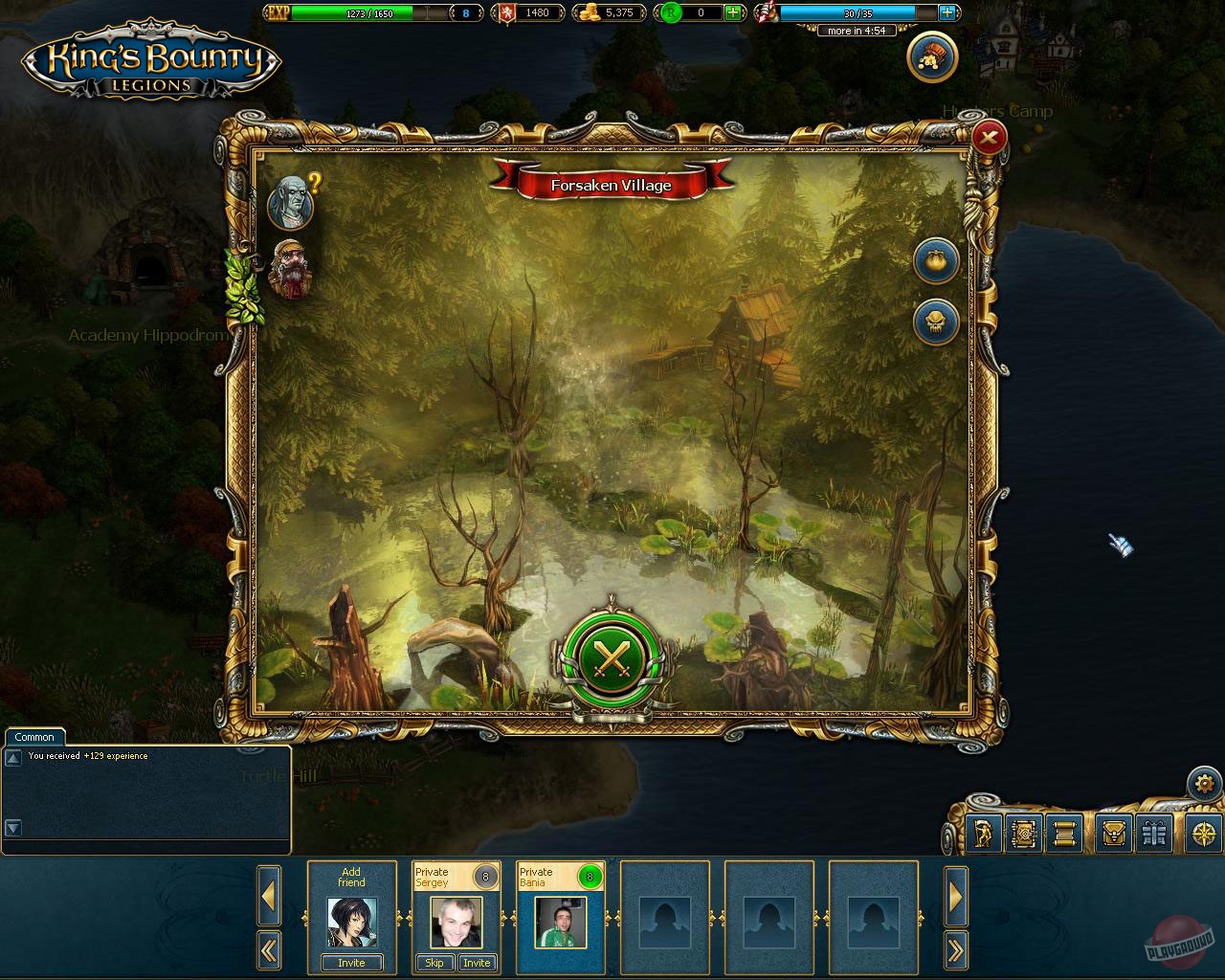This screenshot has width=1225, height=980.
Task: Select the hero statue icon on the toolbar
Action: point(983,835)
